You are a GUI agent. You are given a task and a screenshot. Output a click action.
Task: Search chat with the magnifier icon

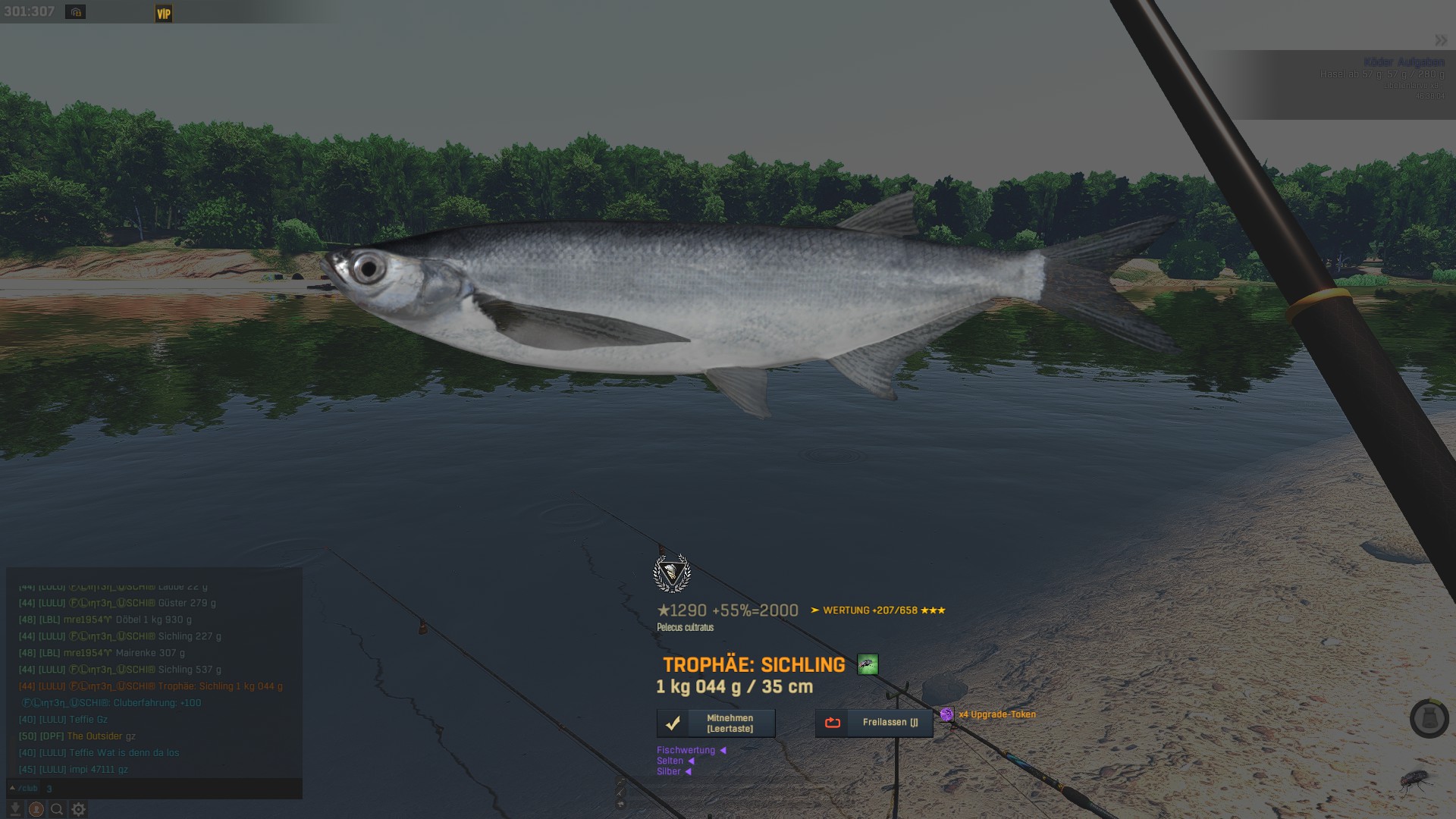57,809
